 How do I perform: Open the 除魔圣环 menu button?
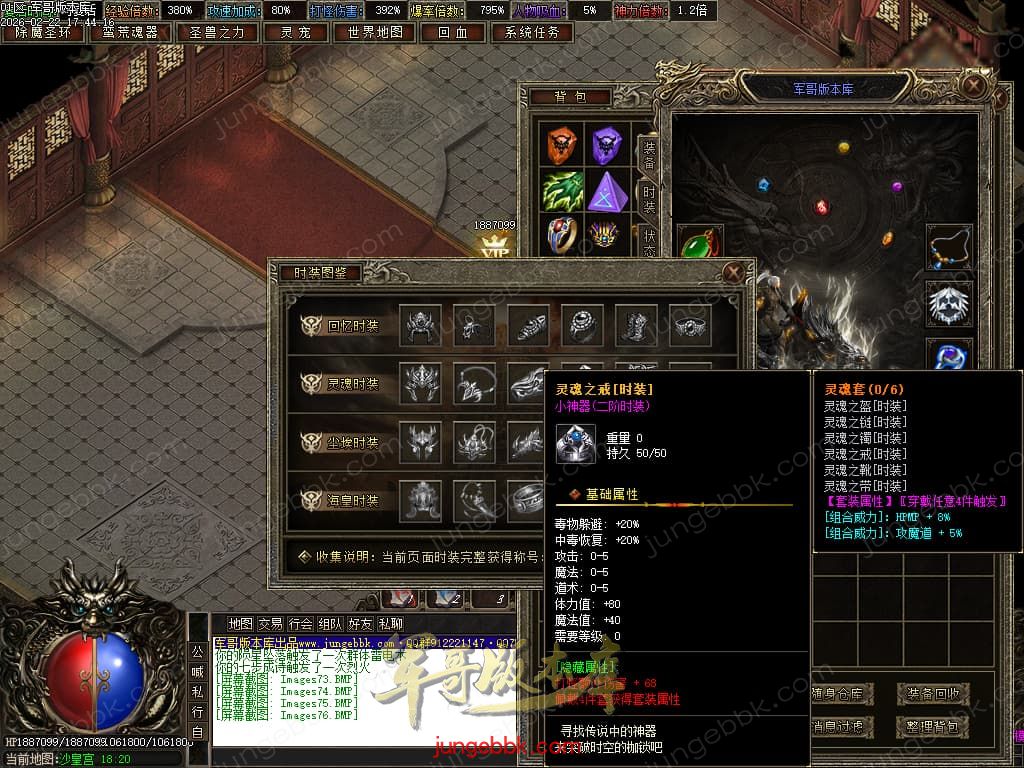43,32
